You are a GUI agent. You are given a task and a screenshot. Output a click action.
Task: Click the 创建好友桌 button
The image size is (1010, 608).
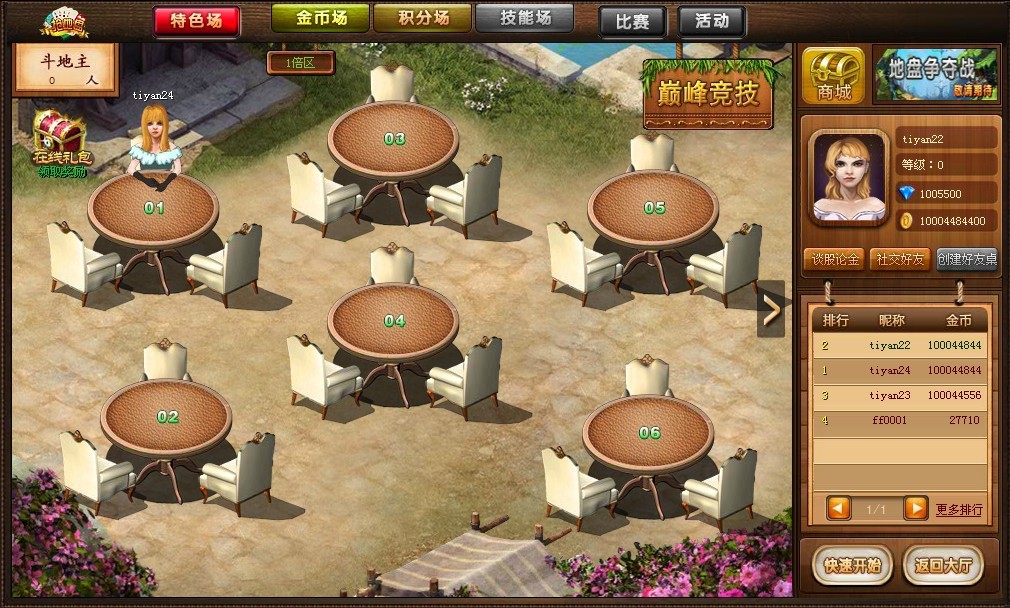coord(966,260)
